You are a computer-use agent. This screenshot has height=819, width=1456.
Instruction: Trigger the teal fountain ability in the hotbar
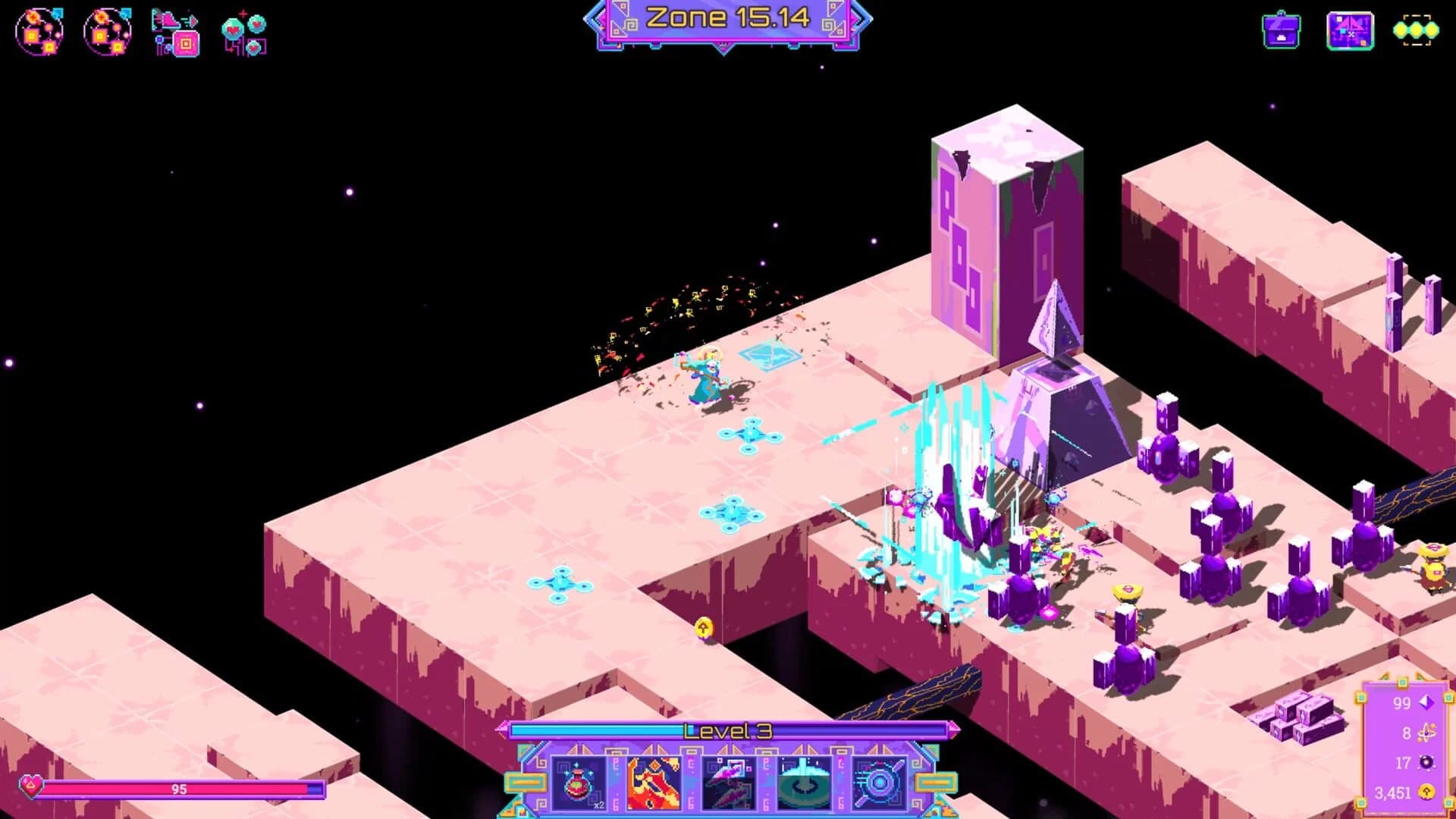click(x=804, y=785)
